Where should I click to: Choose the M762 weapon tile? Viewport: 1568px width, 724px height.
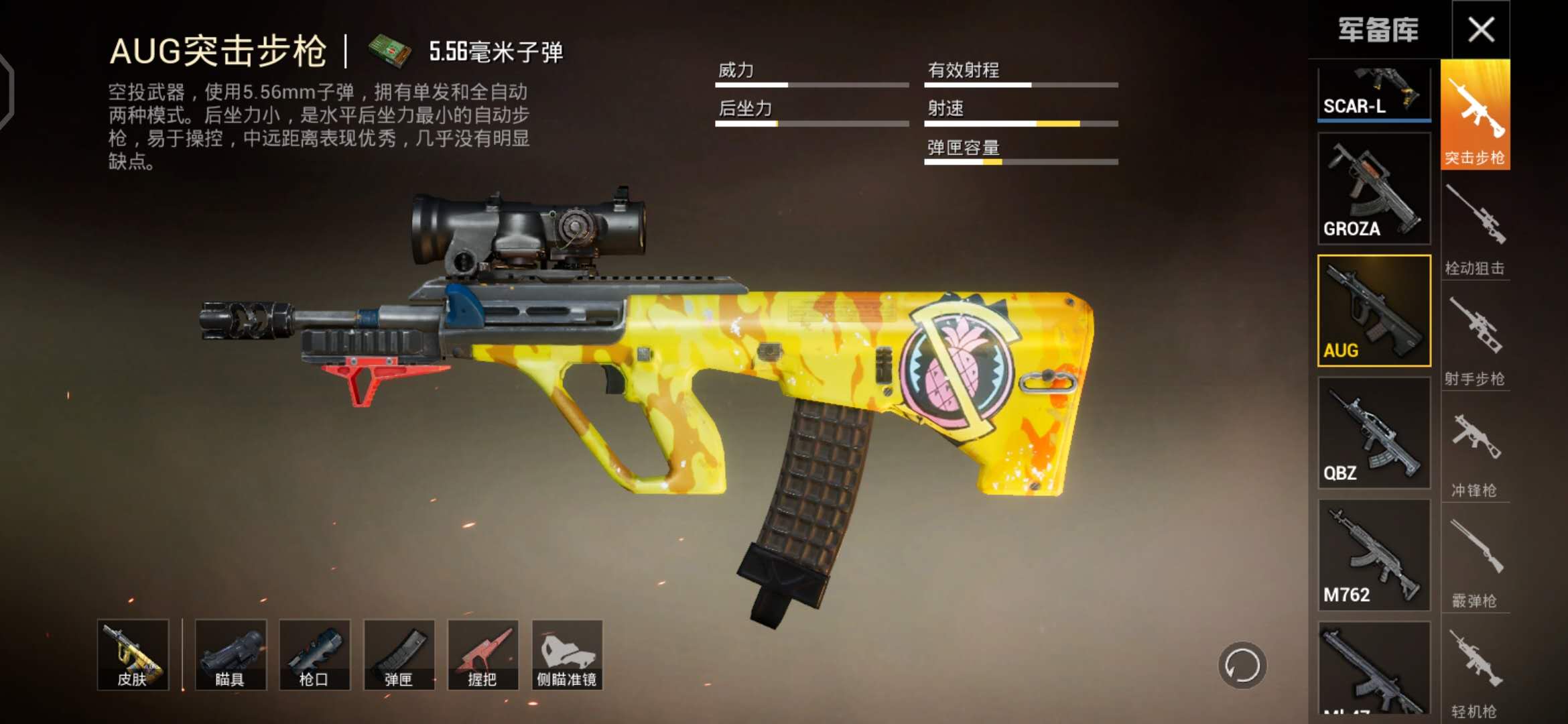(x=1374, y=554)
